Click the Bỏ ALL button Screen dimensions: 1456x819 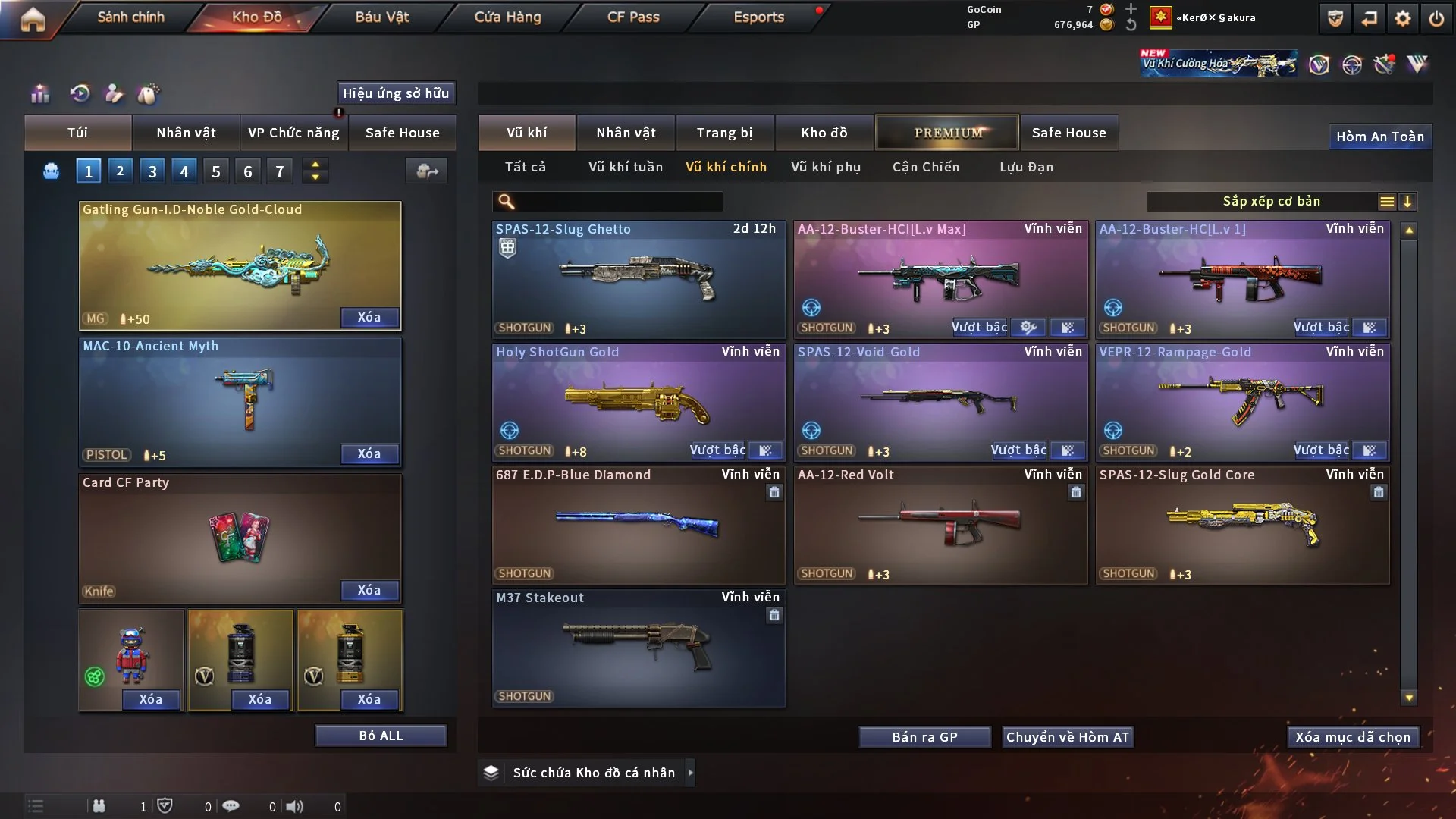pos(381,736)
